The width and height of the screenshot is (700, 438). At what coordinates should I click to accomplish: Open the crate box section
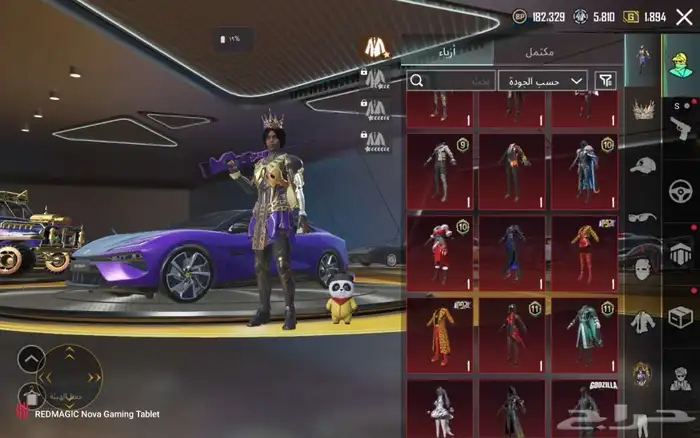(x=681, y=316)
